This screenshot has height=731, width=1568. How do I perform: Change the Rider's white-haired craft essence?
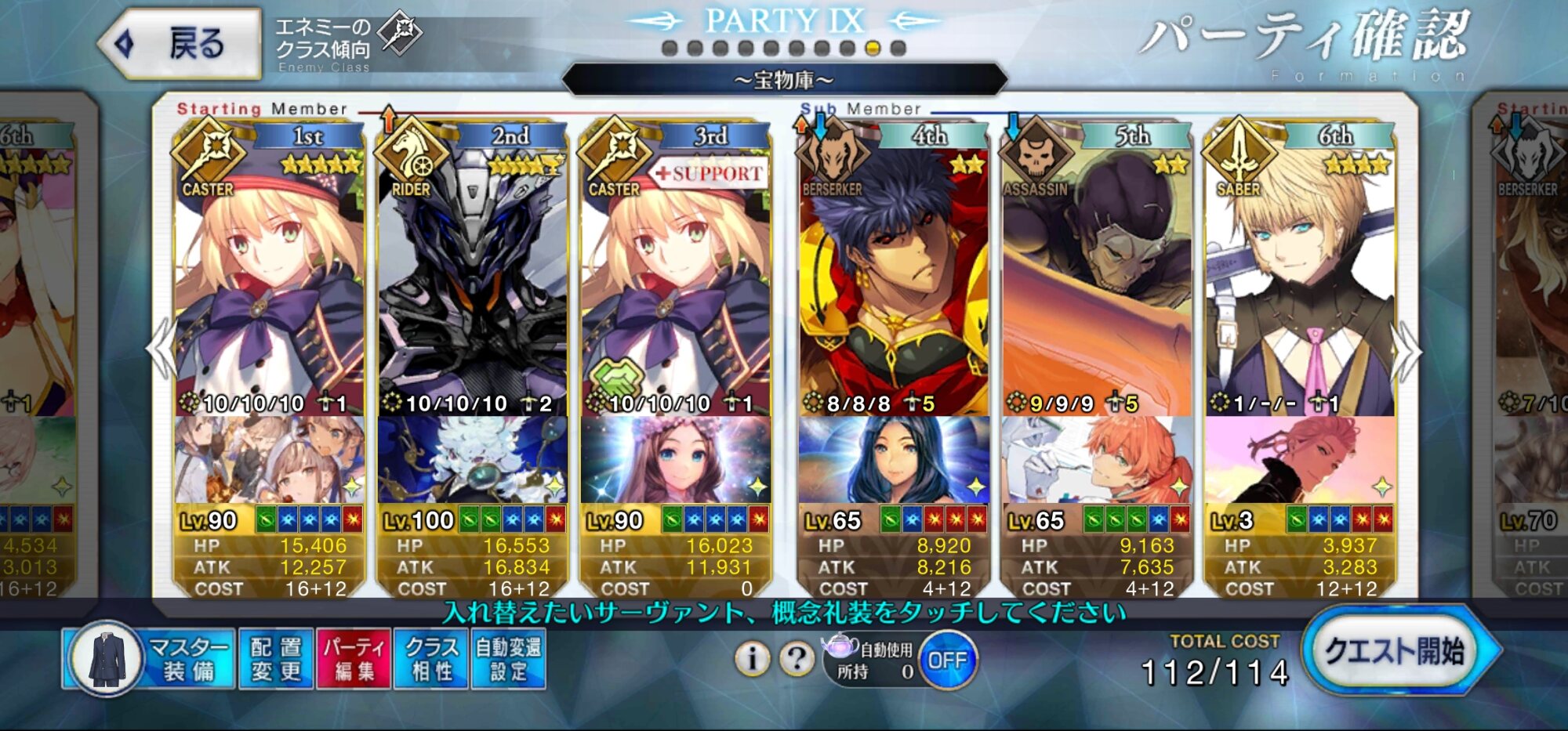(472, 461)
